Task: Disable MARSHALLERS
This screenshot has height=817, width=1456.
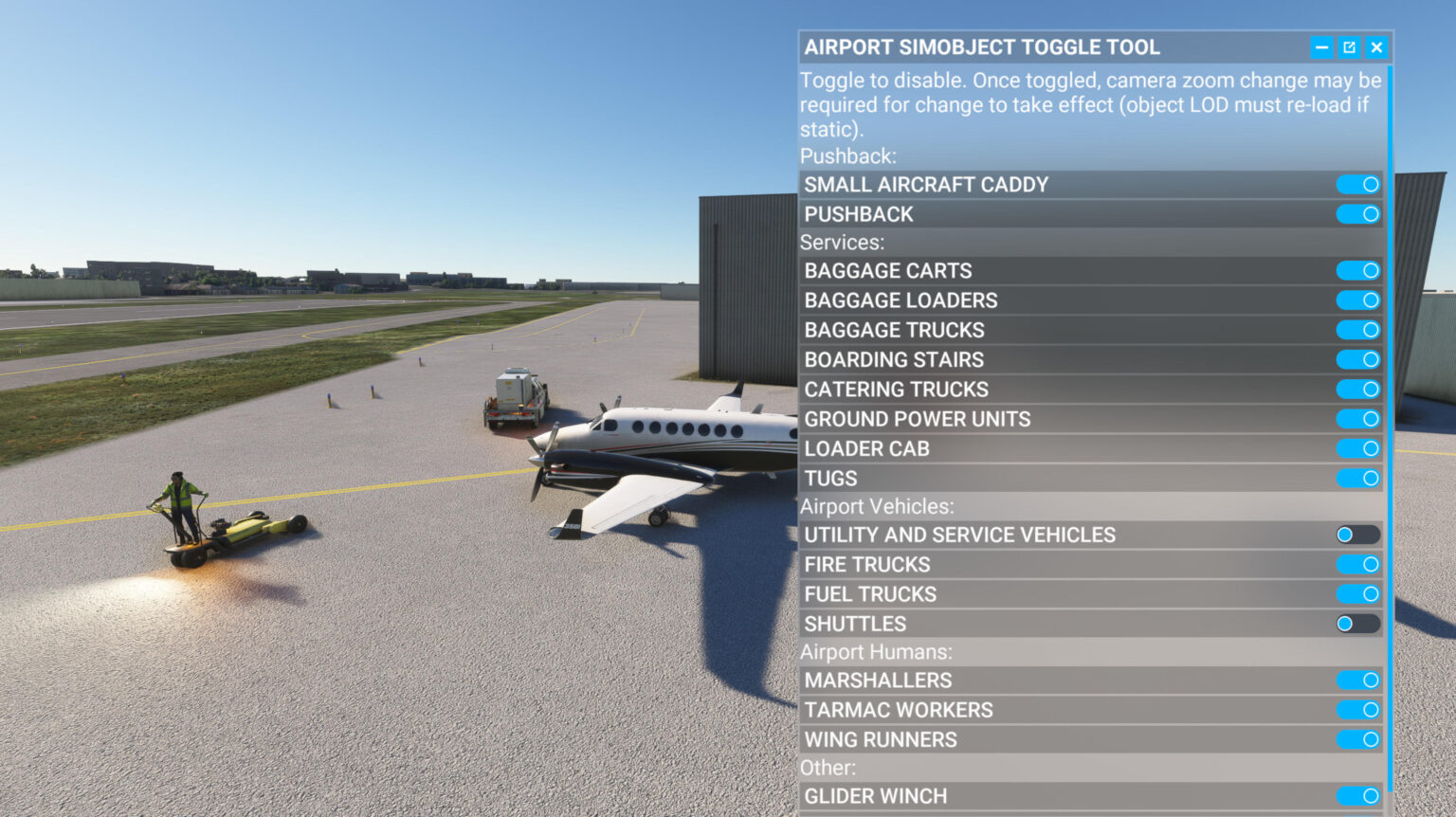Action: (x=1357, y=680)
